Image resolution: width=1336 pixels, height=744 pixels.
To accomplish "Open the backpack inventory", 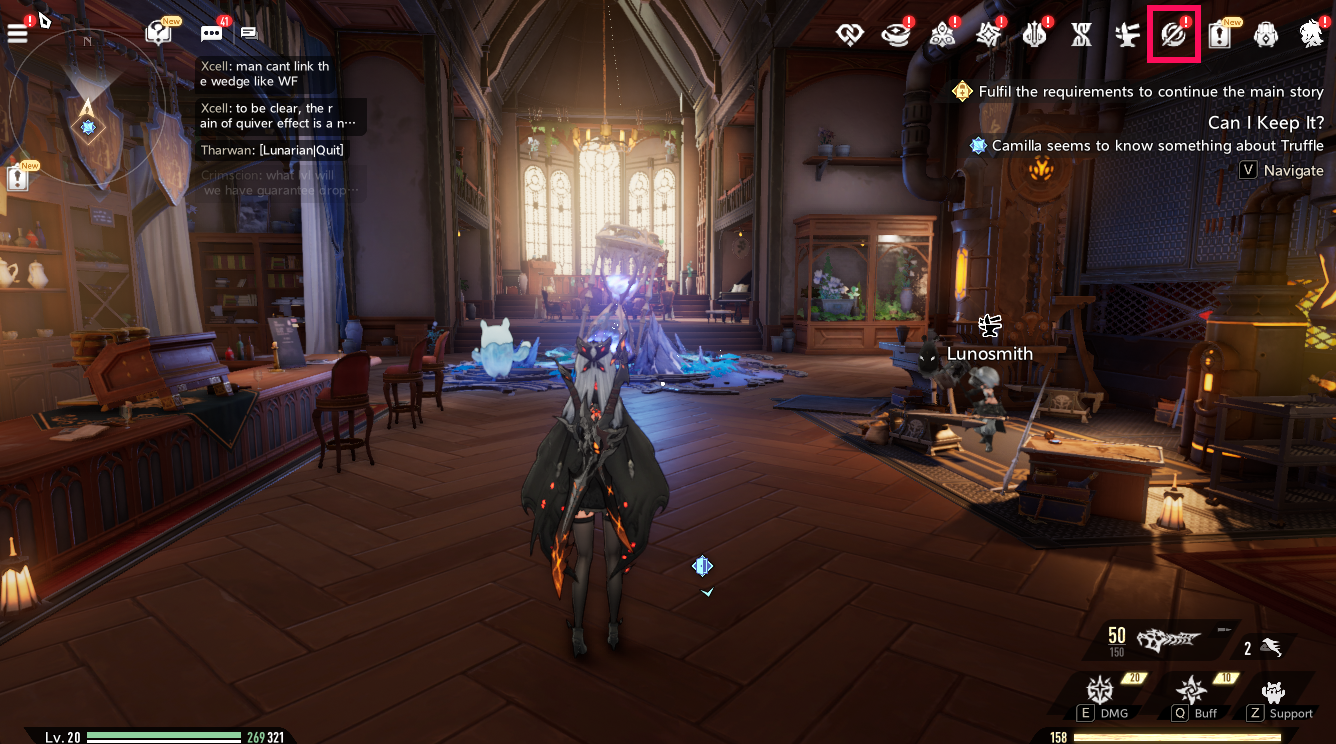I will coord(1265,35).
